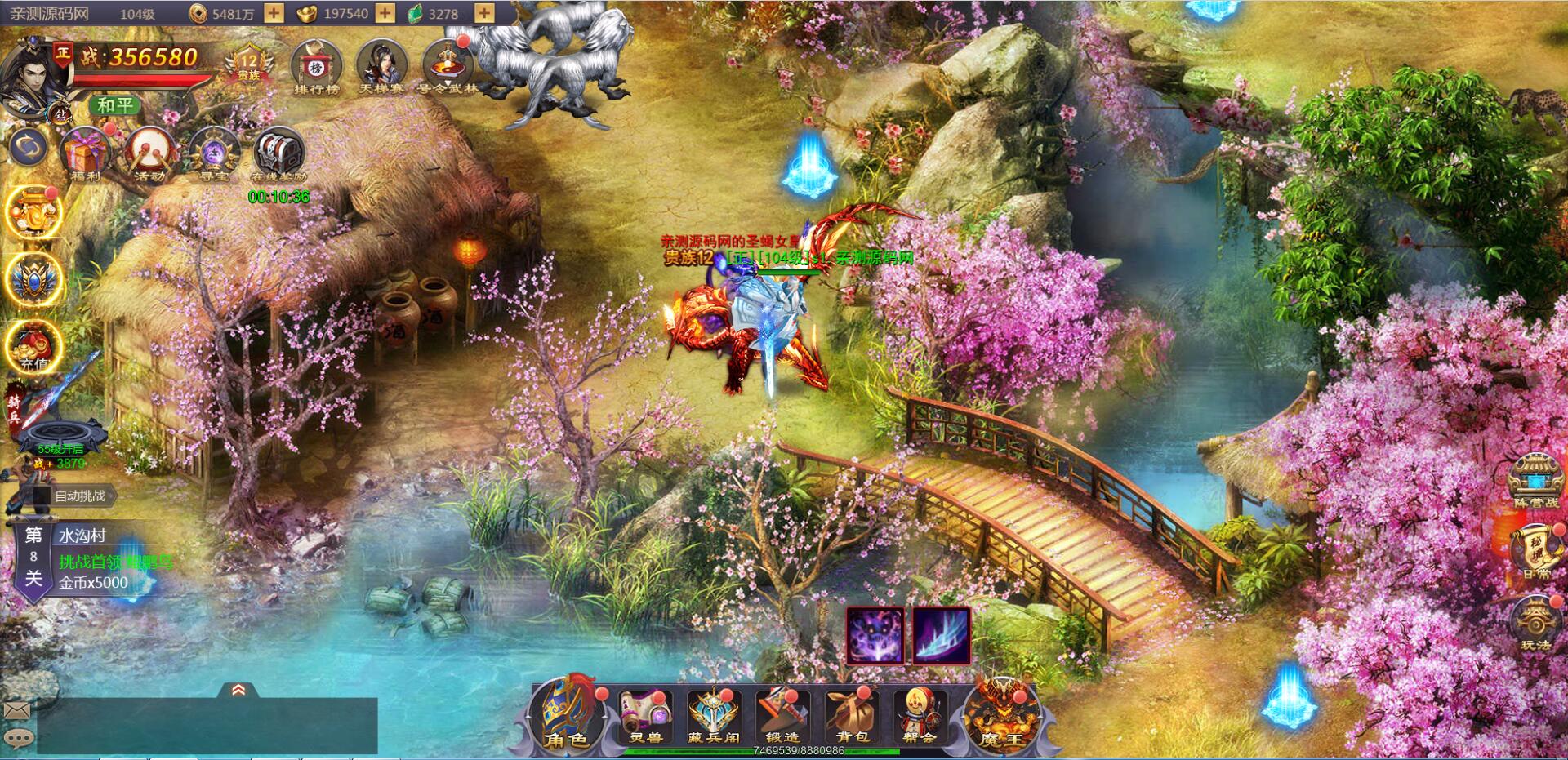This screenshot has height=760, width=1568.
Task: Enter the 天梯赛 ladder tournament
Action: [381, 65]
